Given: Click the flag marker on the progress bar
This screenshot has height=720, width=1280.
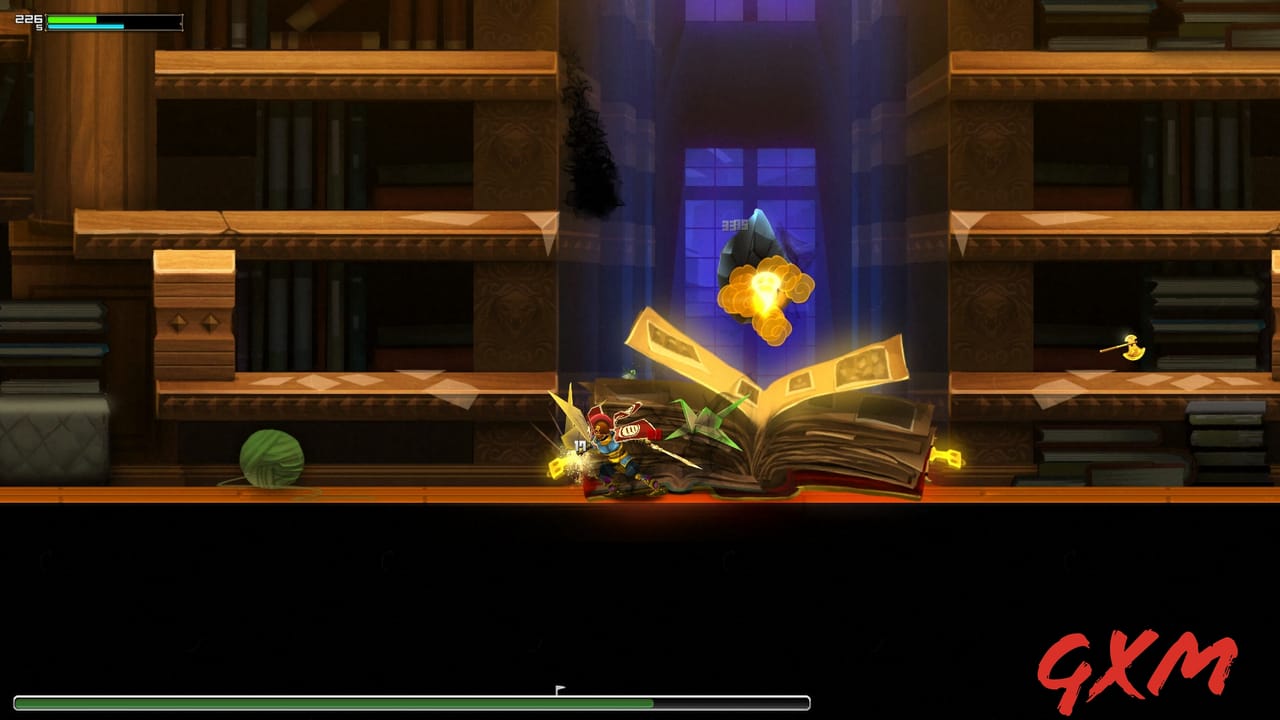Looking at the screenshot, I should (558, 688).
